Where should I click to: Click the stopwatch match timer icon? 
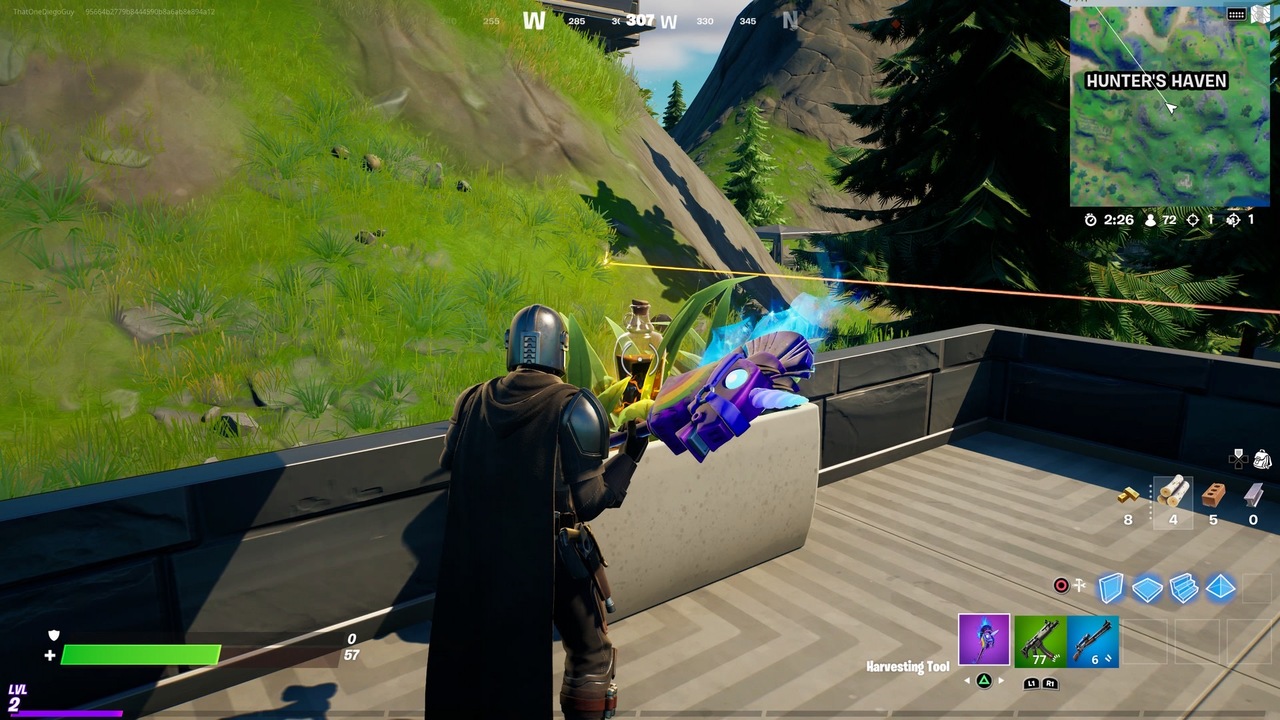point(1090,220)
